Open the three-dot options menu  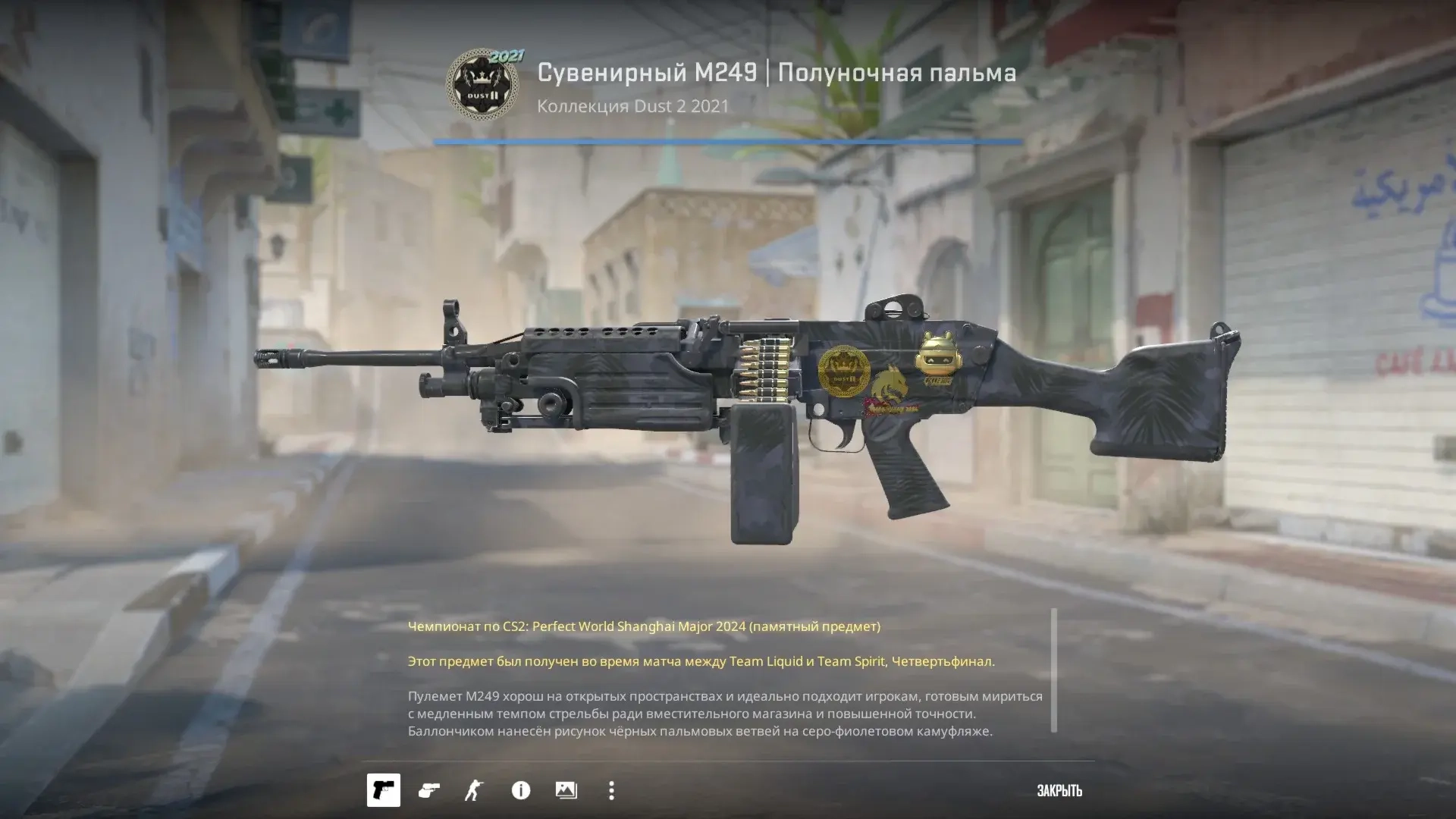click(x=610, y=791)
